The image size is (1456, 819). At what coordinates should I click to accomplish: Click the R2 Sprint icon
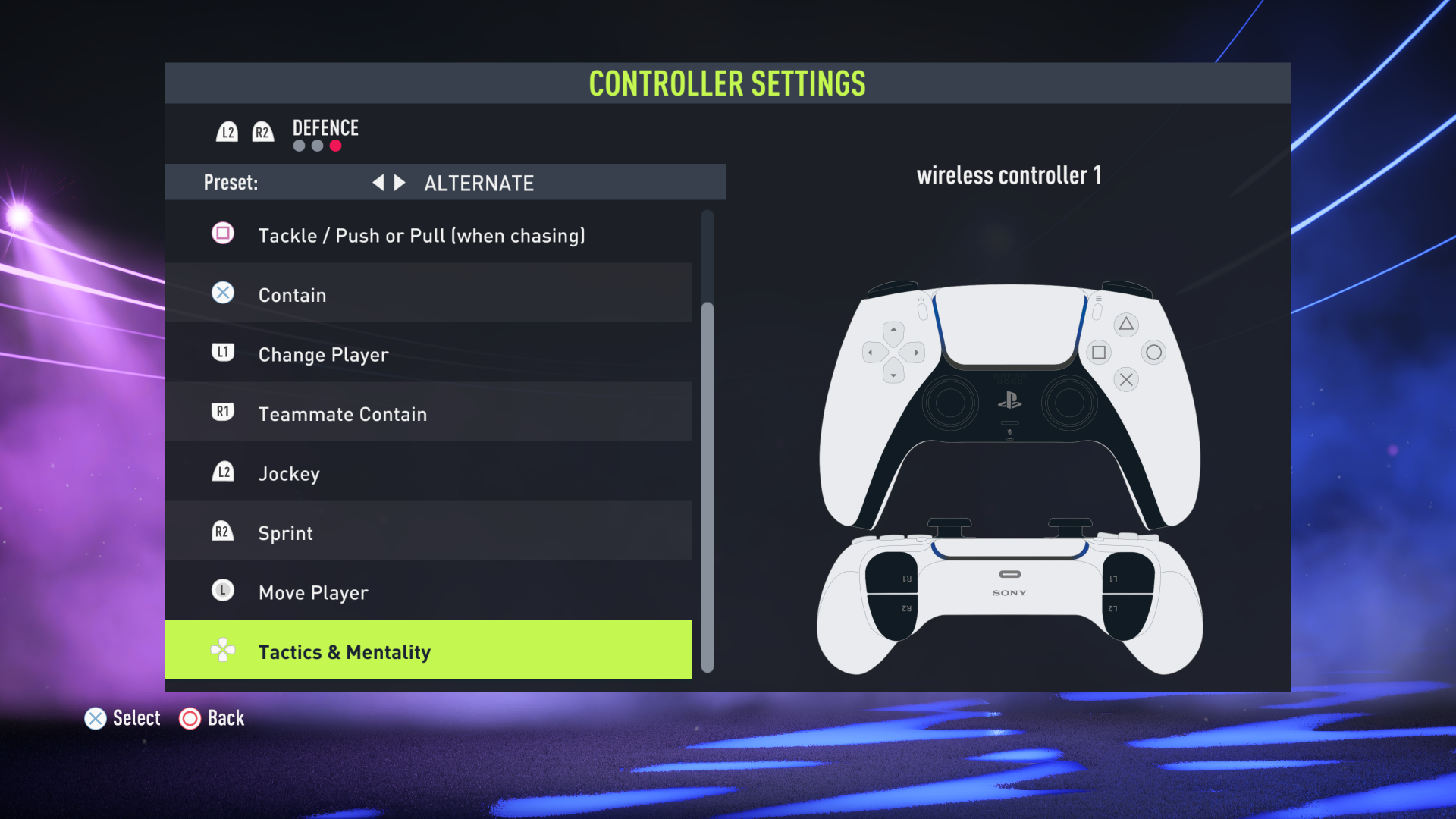222,531
